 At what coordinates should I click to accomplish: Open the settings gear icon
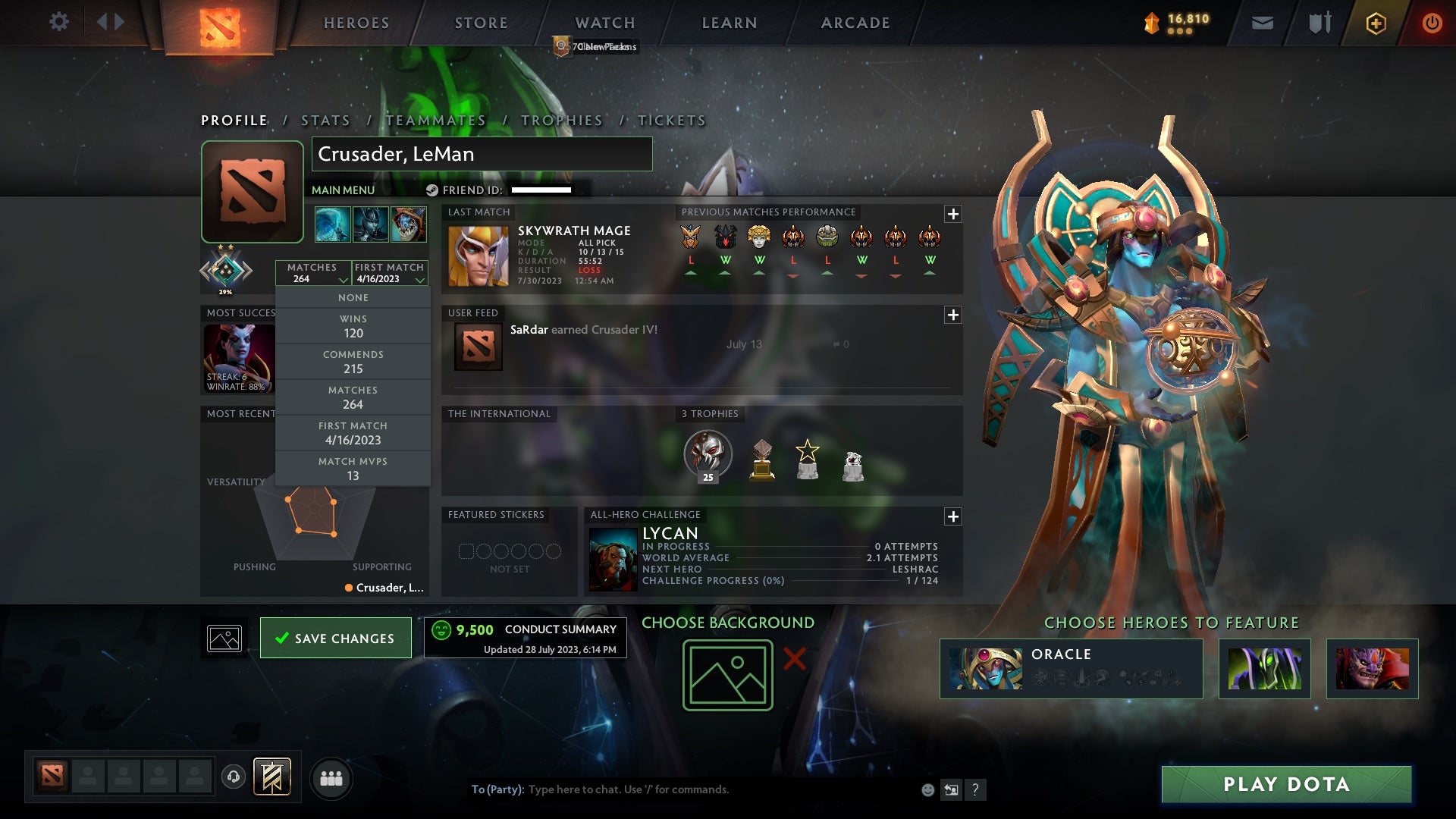(x=59, y=22)
